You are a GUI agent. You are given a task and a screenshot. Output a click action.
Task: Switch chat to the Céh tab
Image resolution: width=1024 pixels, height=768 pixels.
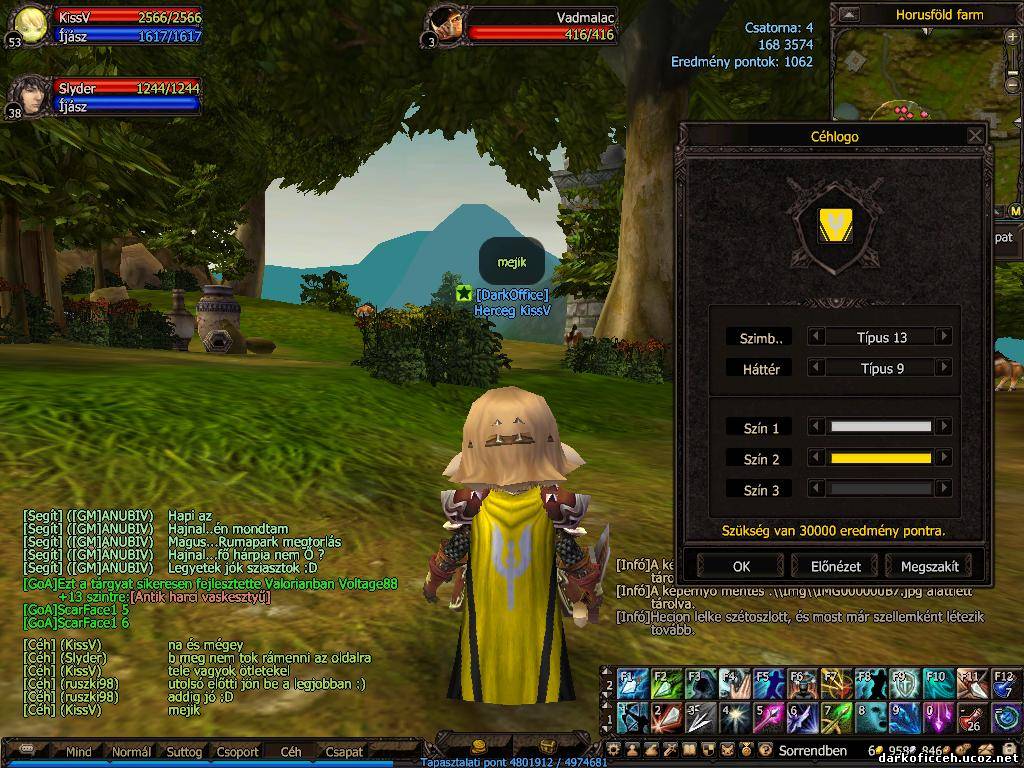(291, 751)
